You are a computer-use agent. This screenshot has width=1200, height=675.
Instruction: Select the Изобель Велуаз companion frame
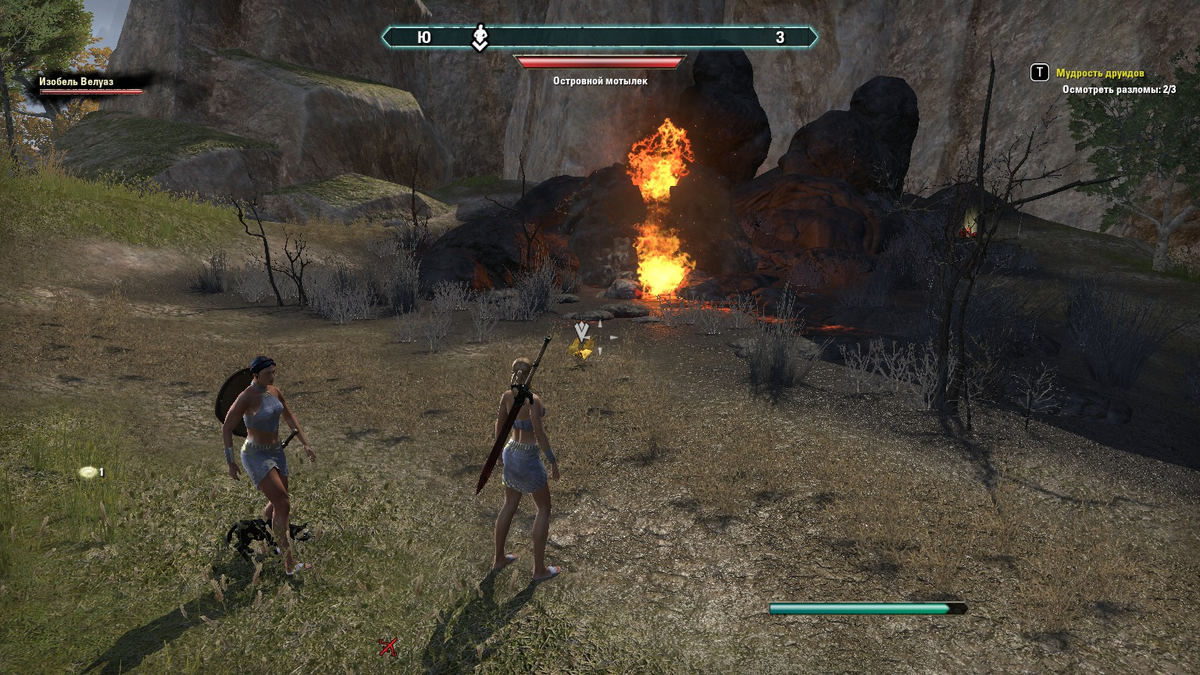(x=90, y=84)
